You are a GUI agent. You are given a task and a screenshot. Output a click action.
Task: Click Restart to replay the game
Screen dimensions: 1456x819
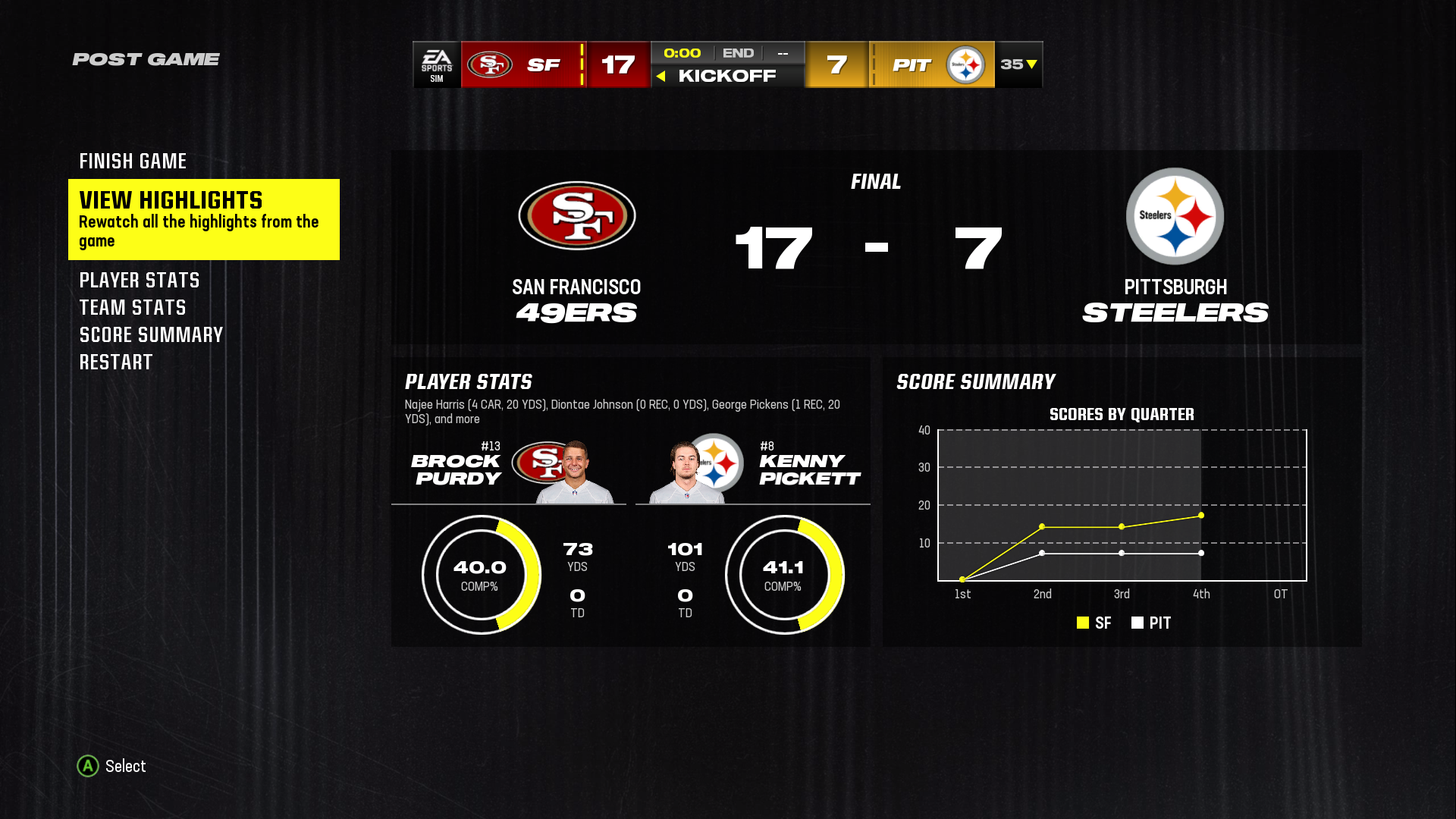[116, 362]
